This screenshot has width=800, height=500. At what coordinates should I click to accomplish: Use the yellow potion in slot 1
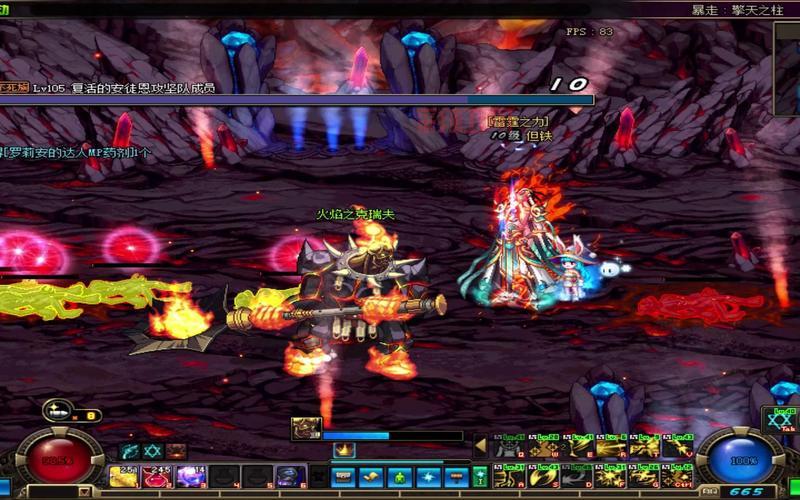[123, 476]
